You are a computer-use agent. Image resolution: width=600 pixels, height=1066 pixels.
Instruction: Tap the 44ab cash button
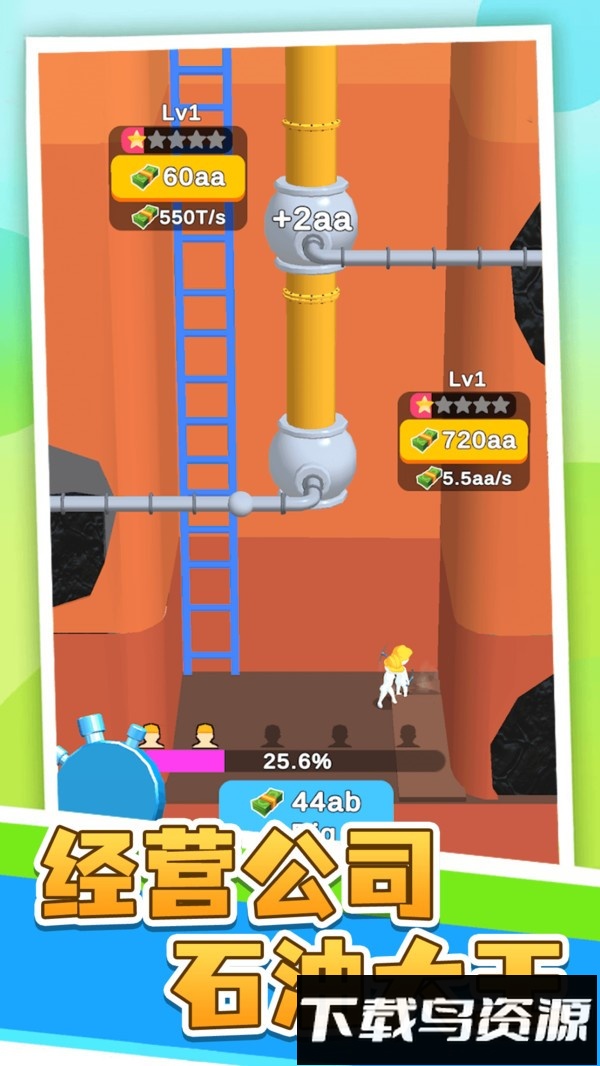point(304,804)
